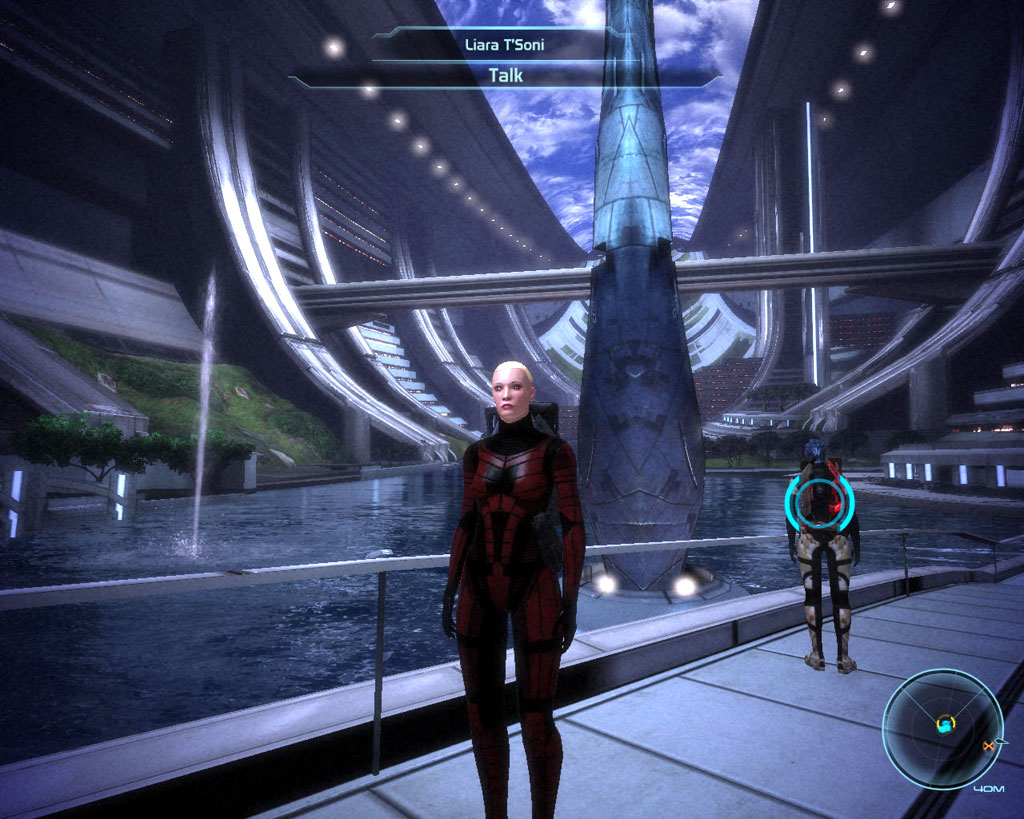Select the cyan target reticle on Liara

[821, 499]
